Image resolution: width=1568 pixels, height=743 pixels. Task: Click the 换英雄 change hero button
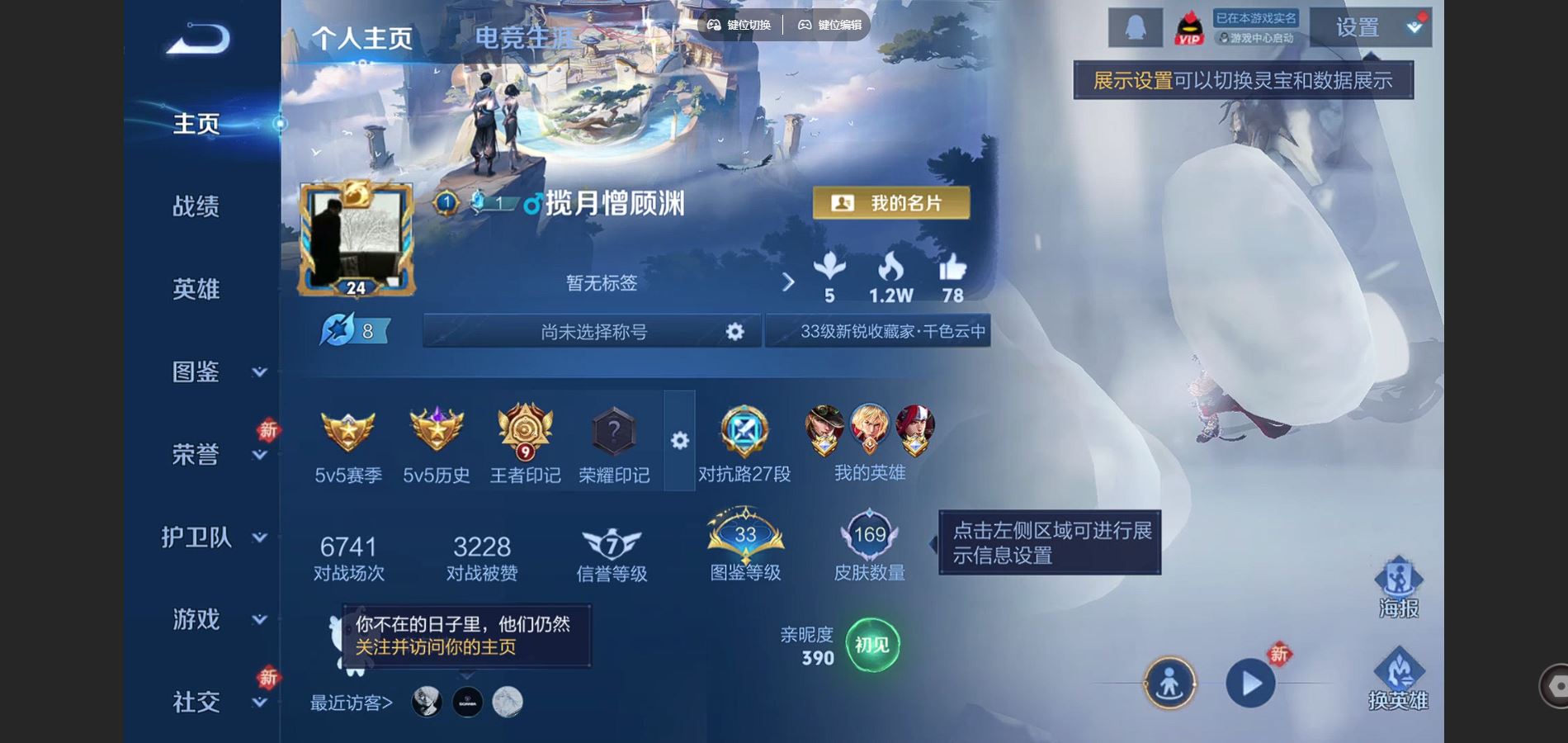(1398, 680)
